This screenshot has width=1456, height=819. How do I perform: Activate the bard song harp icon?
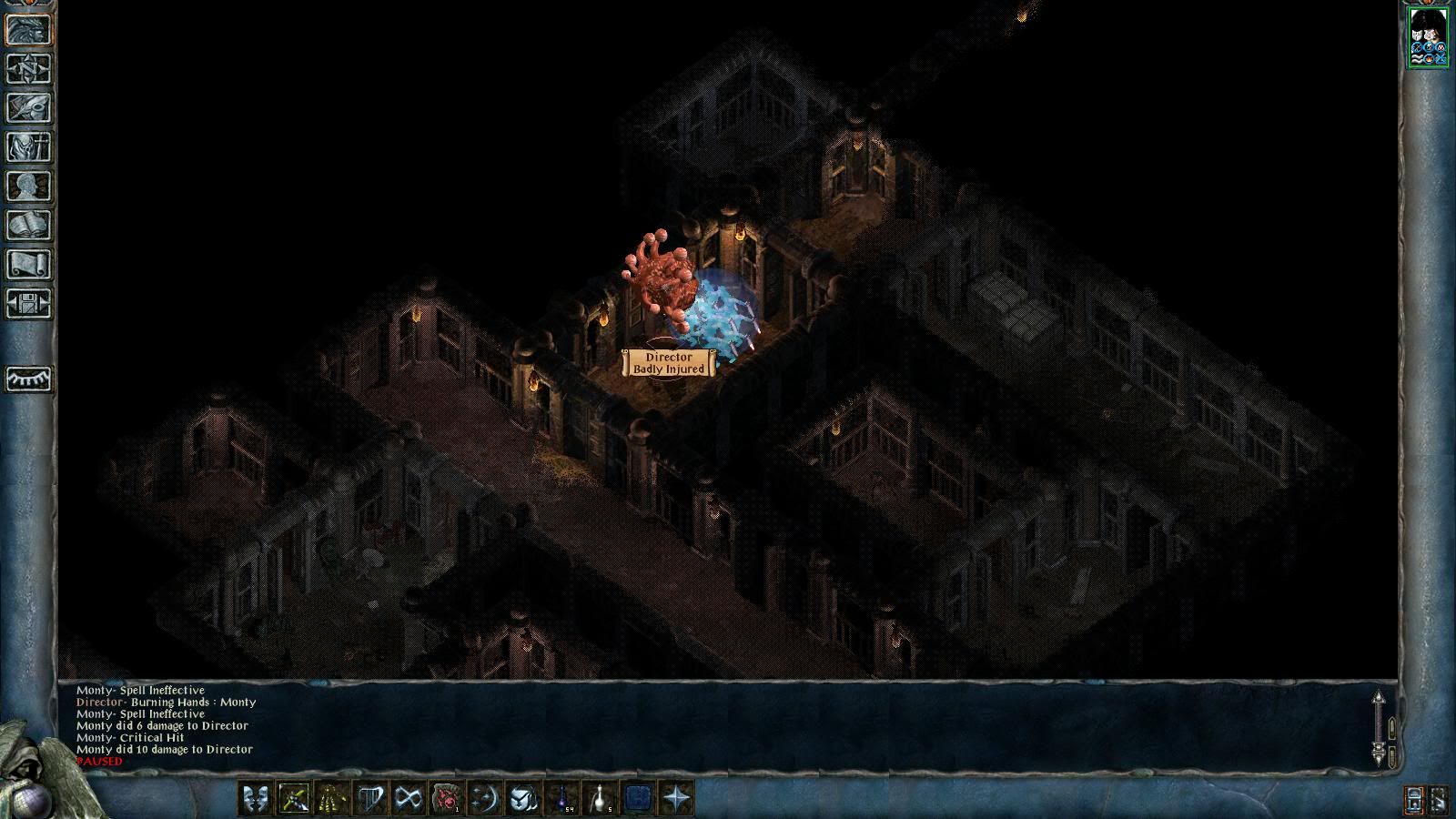click(369, 799)
